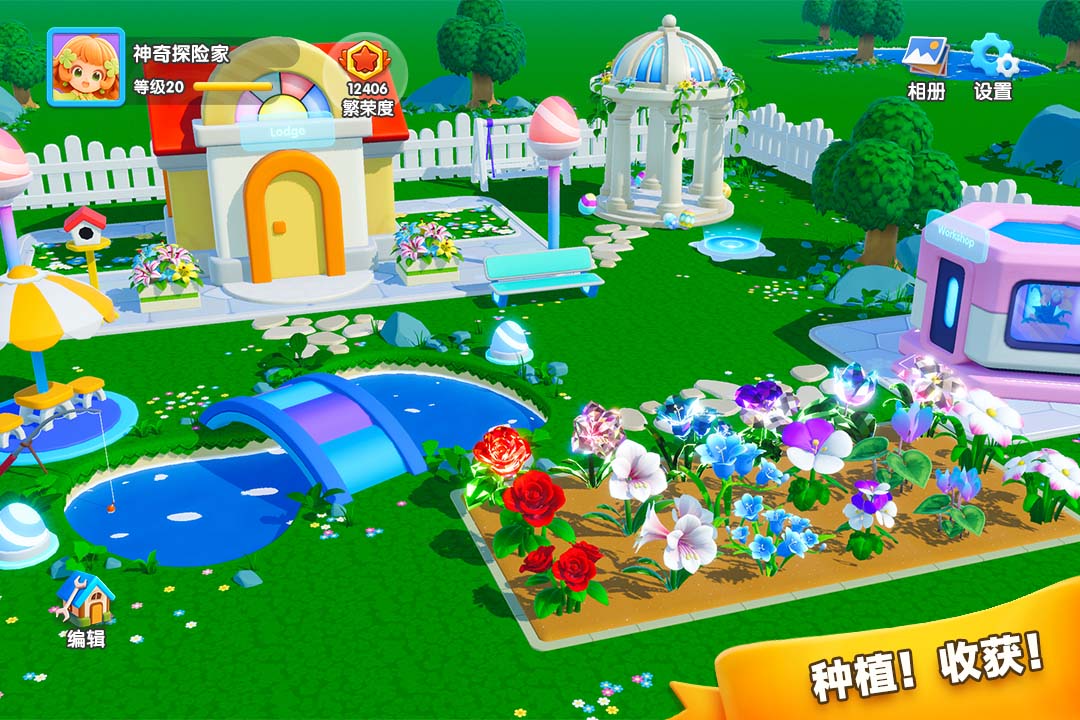Tap the prosperity star badge
1080x720 pixels.
pyautogui.click(x=367, y=62)
